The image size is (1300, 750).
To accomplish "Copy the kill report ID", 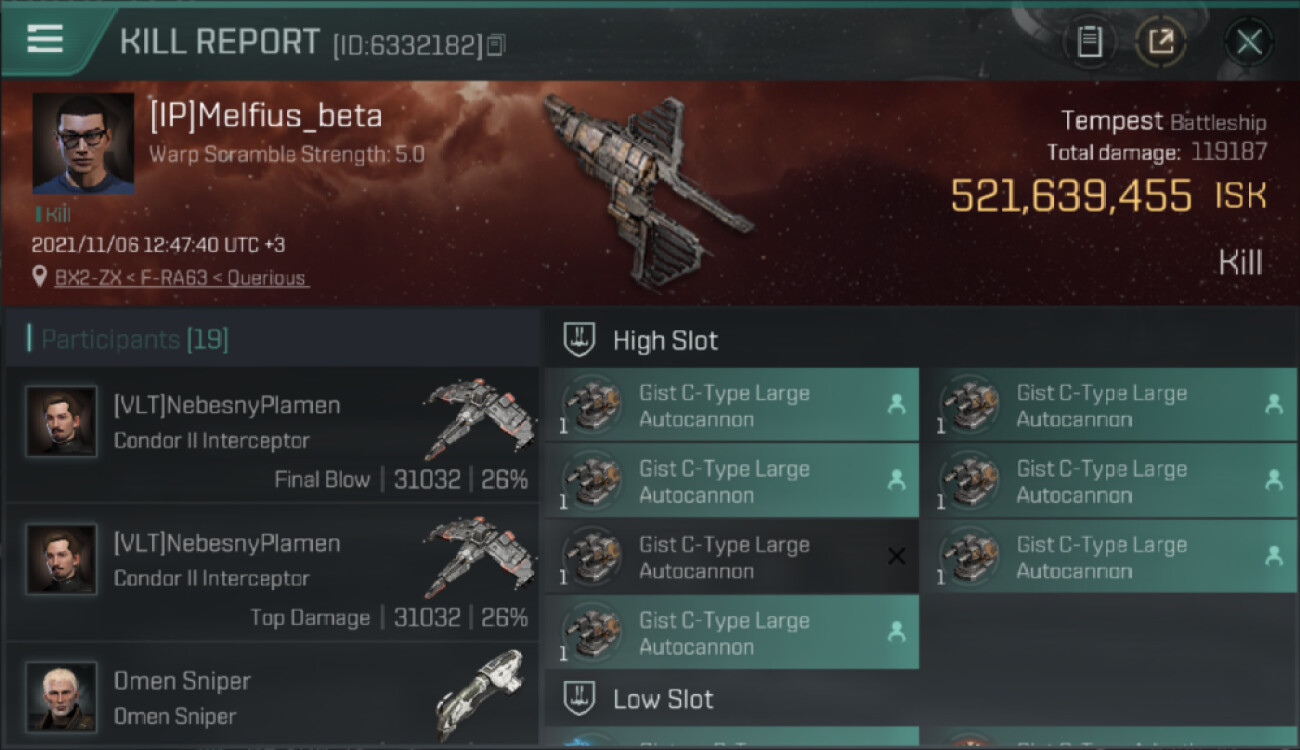I will pyautogui.click(x=497, y=45).
